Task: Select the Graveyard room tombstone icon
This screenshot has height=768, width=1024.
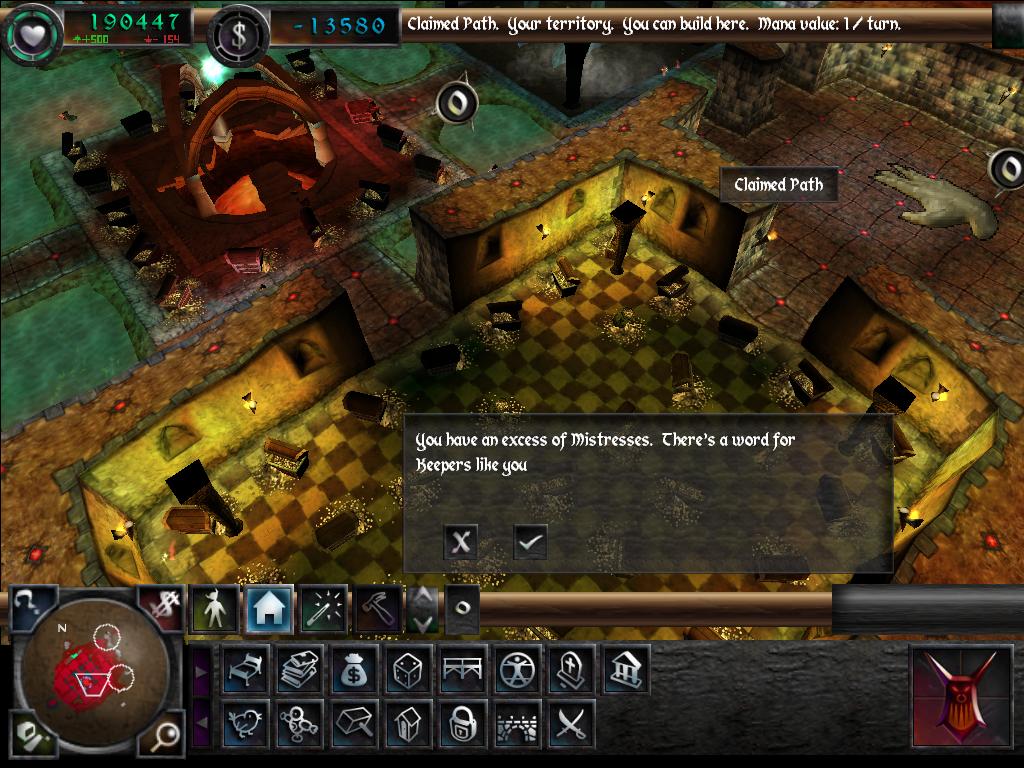Action: tap(572, 669)
